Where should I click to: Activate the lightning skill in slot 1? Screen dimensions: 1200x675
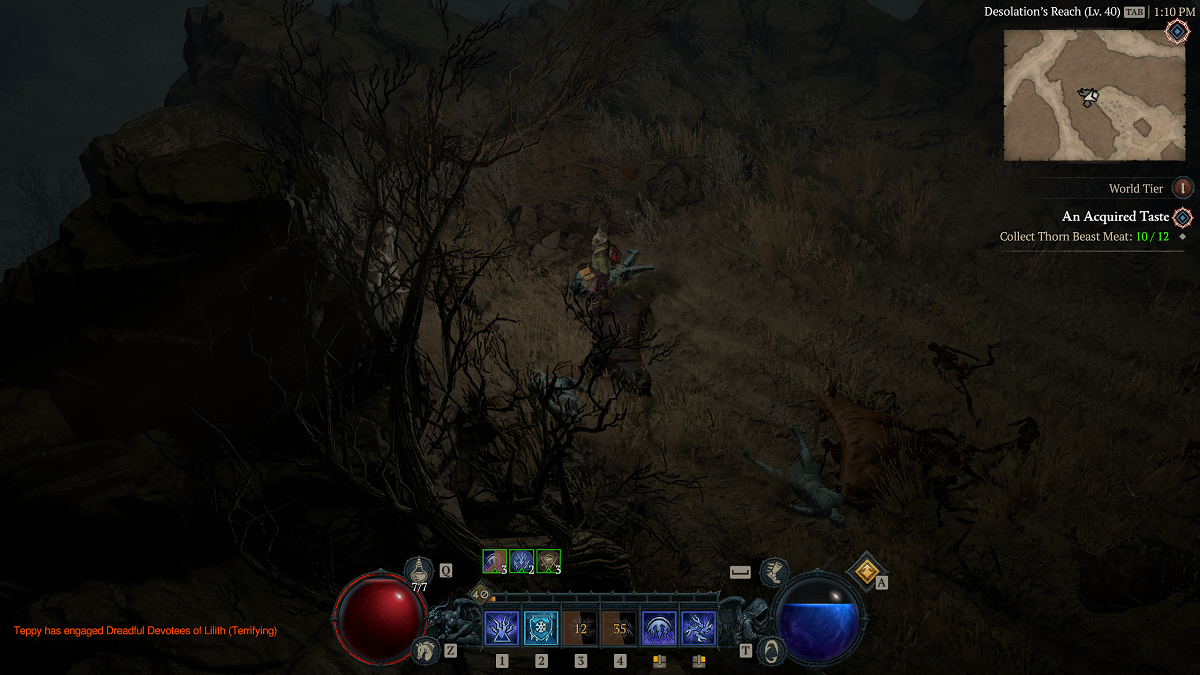(501, 629)
